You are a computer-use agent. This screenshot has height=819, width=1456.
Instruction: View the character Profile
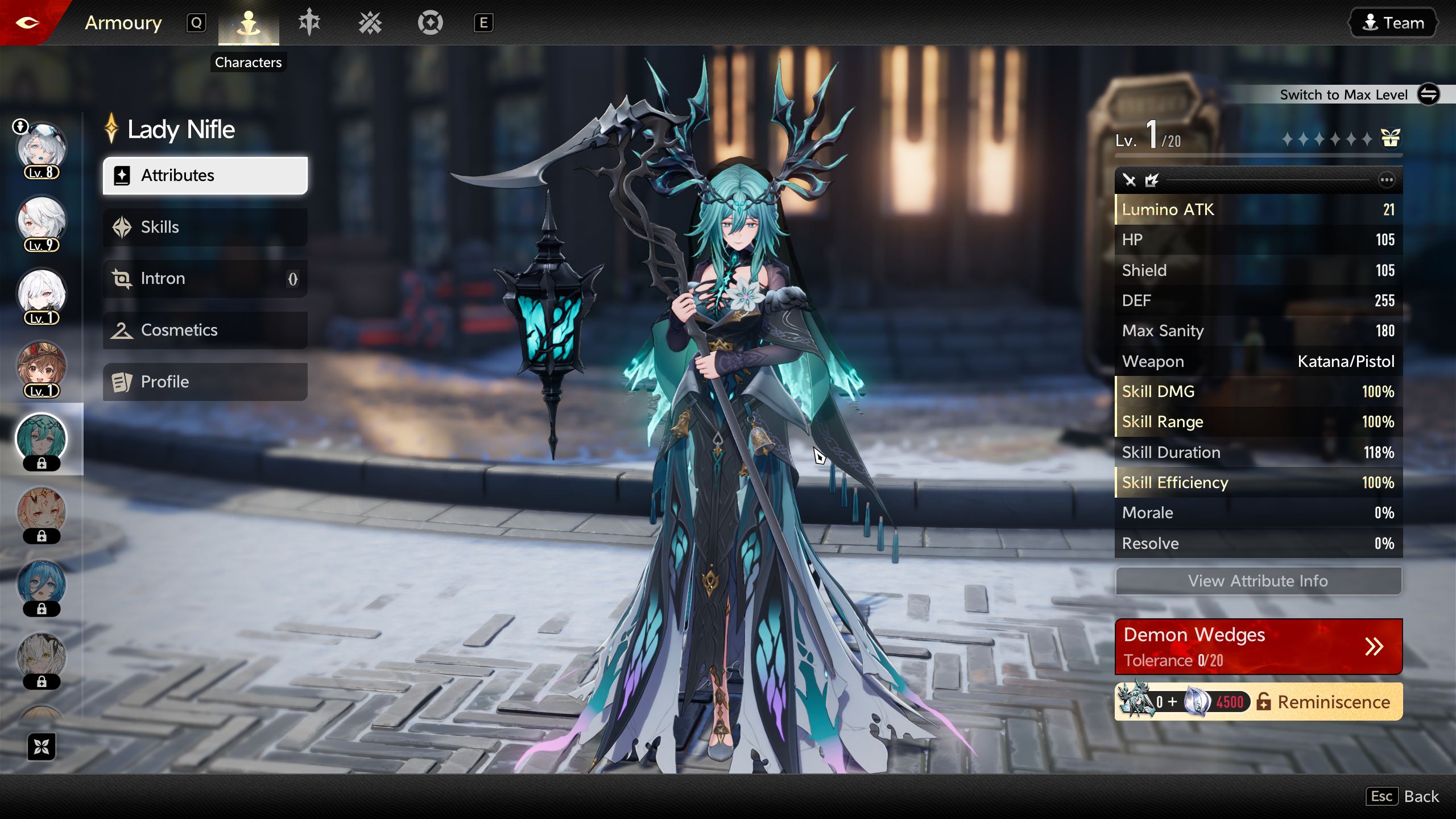click(205, 382)
